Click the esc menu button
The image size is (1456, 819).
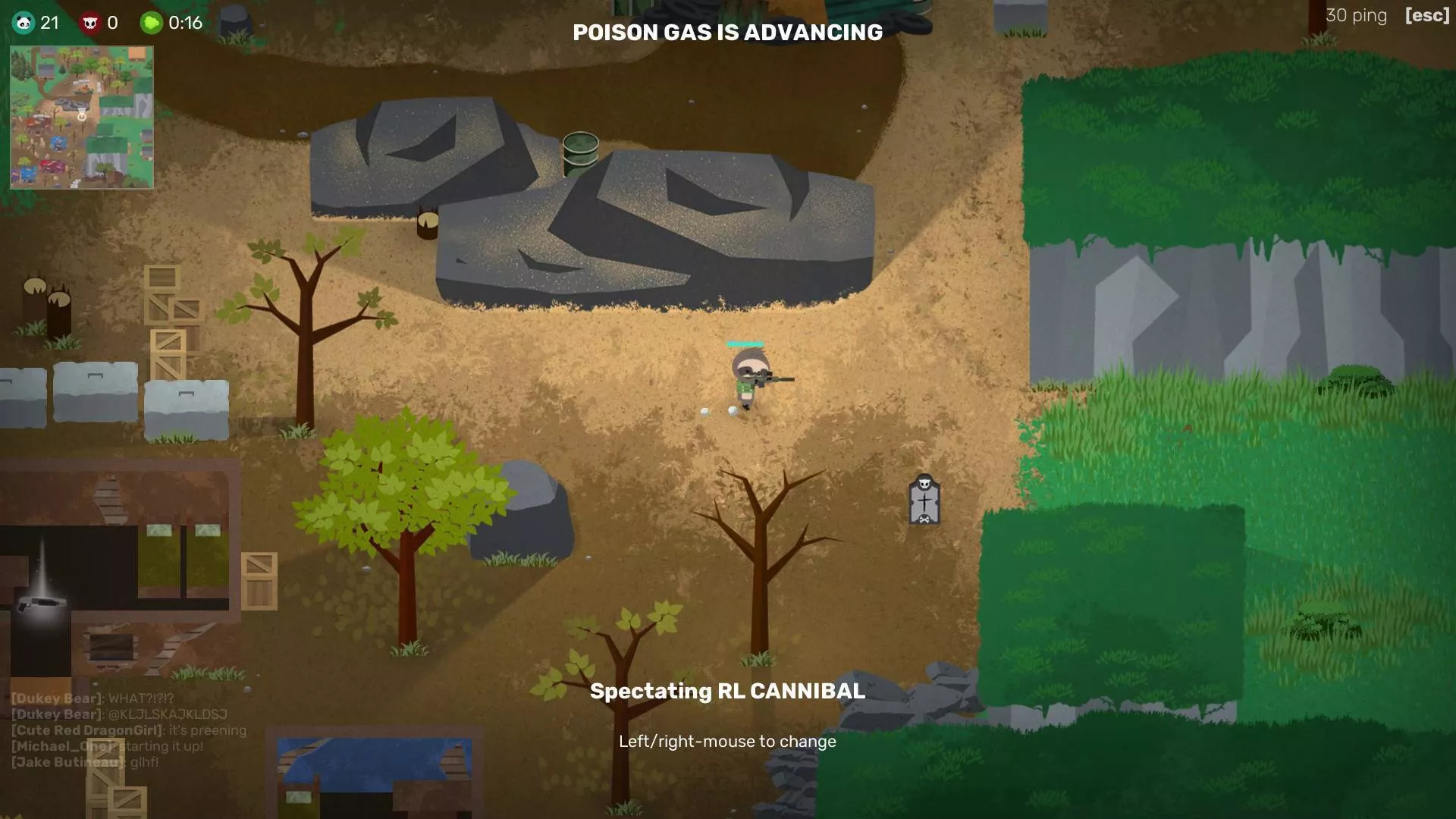(x=1426, y=15)
